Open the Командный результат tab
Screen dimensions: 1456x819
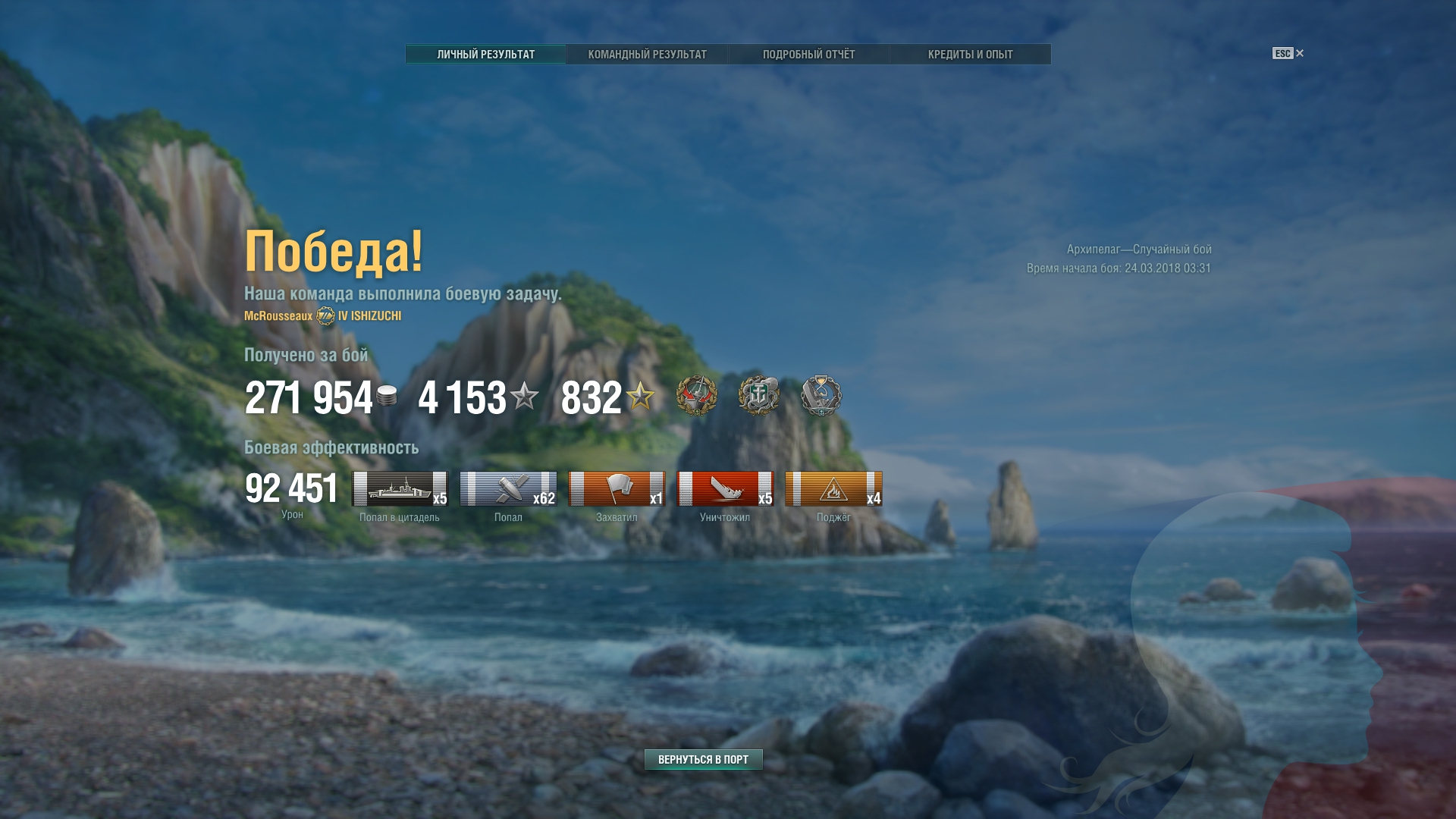point(647,55)
